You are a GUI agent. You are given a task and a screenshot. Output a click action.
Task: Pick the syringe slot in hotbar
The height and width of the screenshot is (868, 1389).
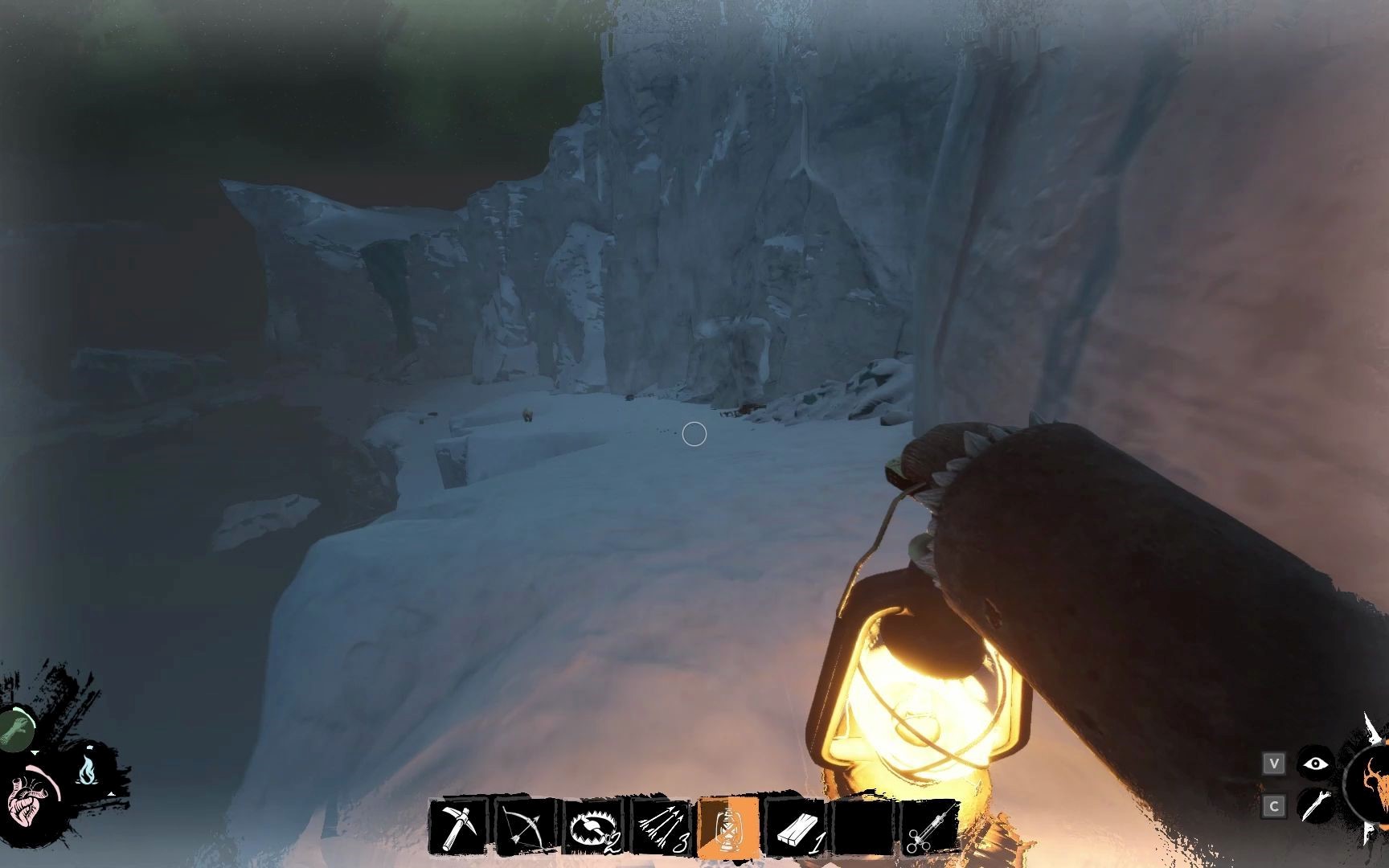coord(931,826)
